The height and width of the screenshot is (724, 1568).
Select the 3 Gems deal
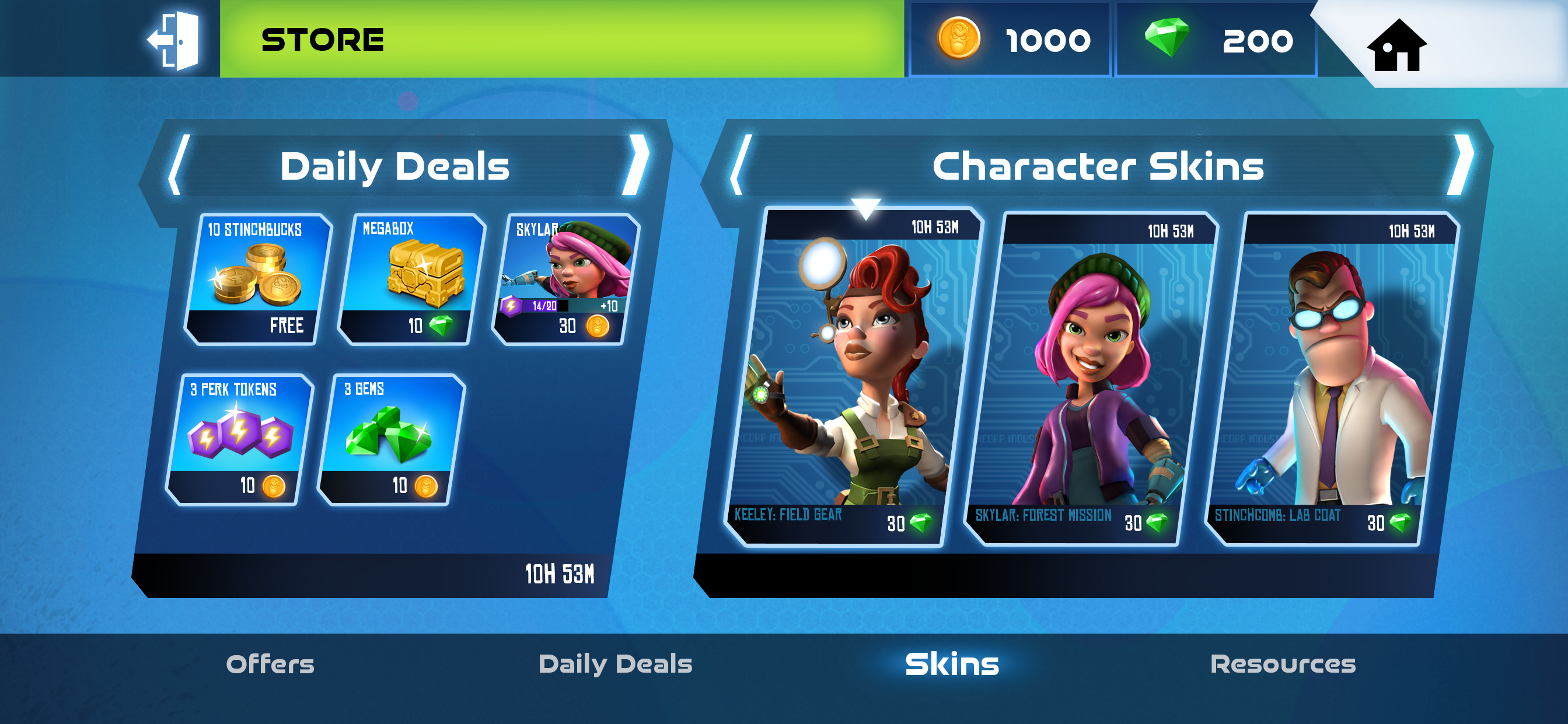(x=392, y=439)
